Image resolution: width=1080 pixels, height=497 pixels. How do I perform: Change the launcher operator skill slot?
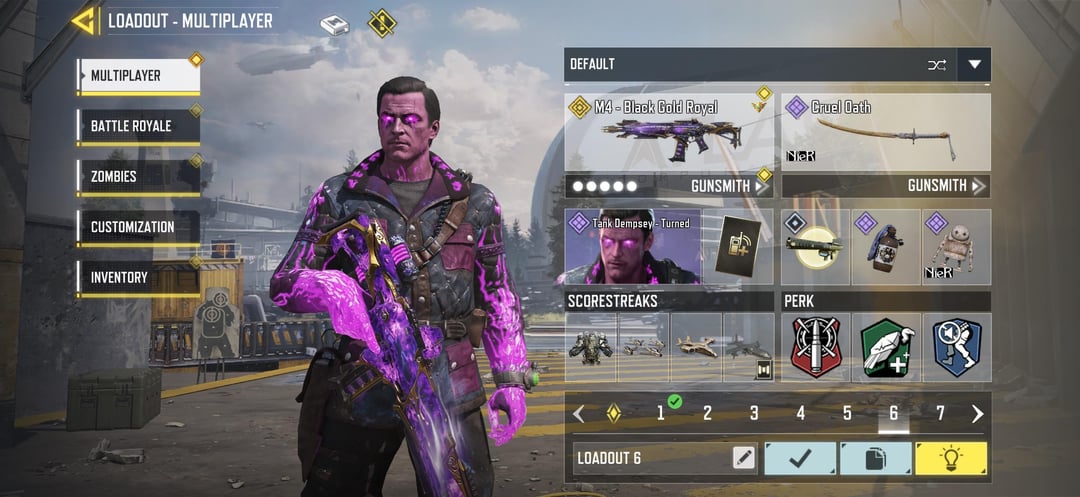815,247
